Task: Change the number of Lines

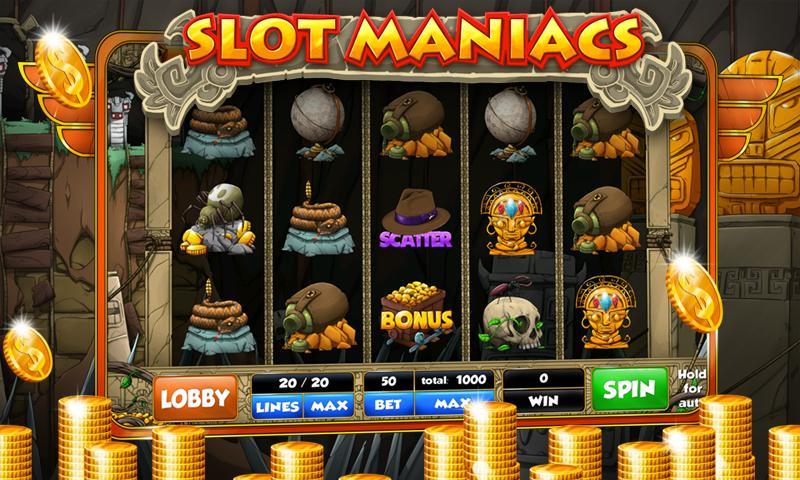Action: click(277, 407)
